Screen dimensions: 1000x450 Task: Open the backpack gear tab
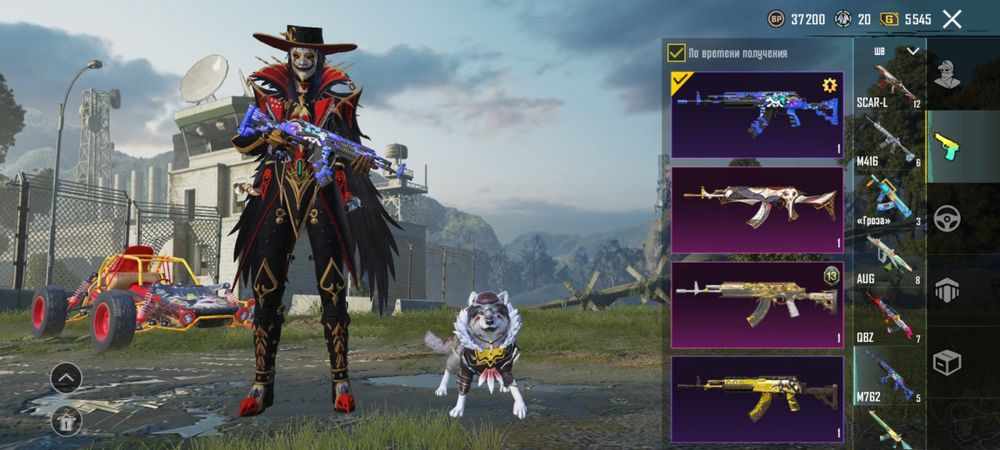click(946, 290)
